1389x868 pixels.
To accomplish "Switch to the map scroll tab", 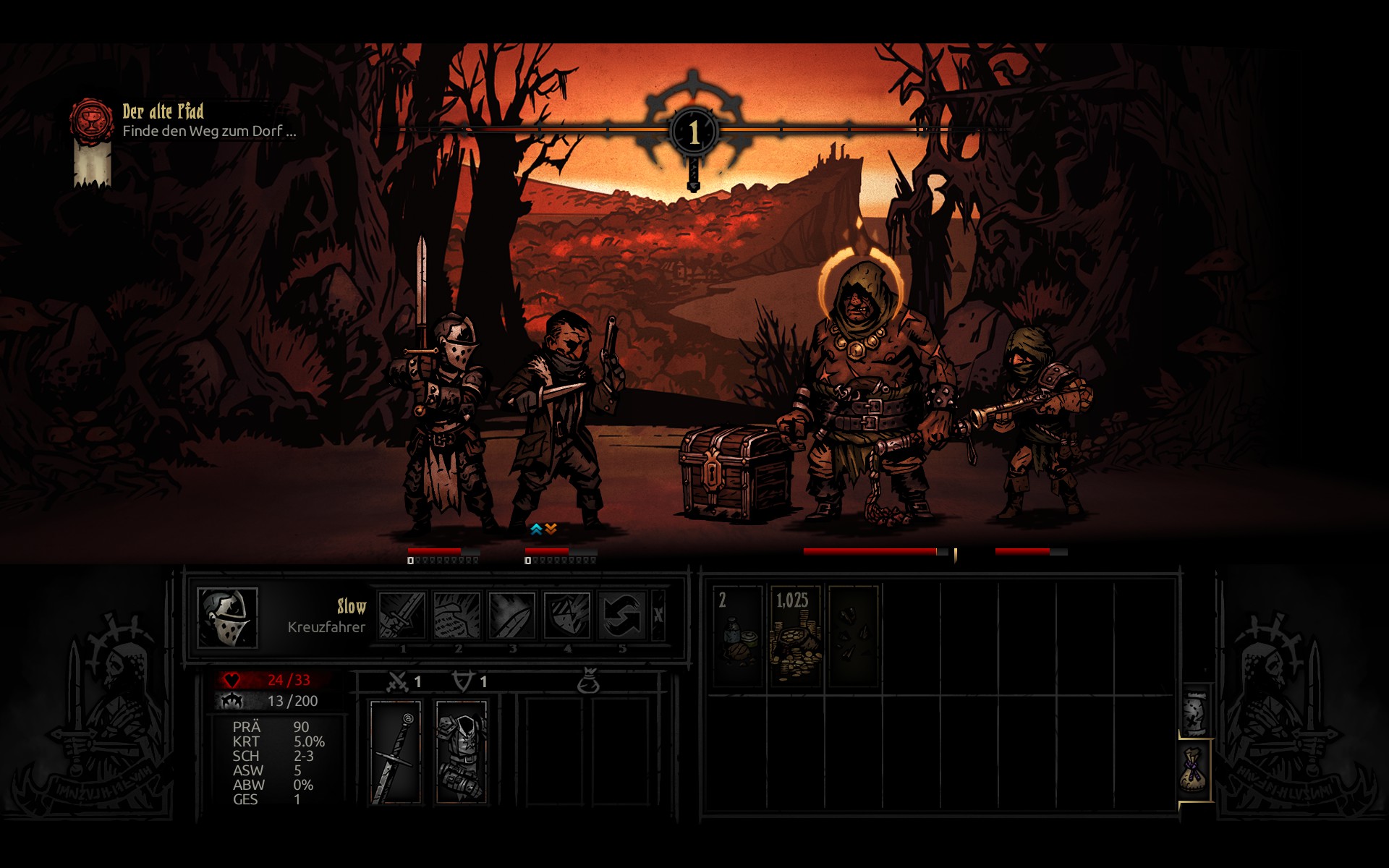I will (x=1195, y=713).
